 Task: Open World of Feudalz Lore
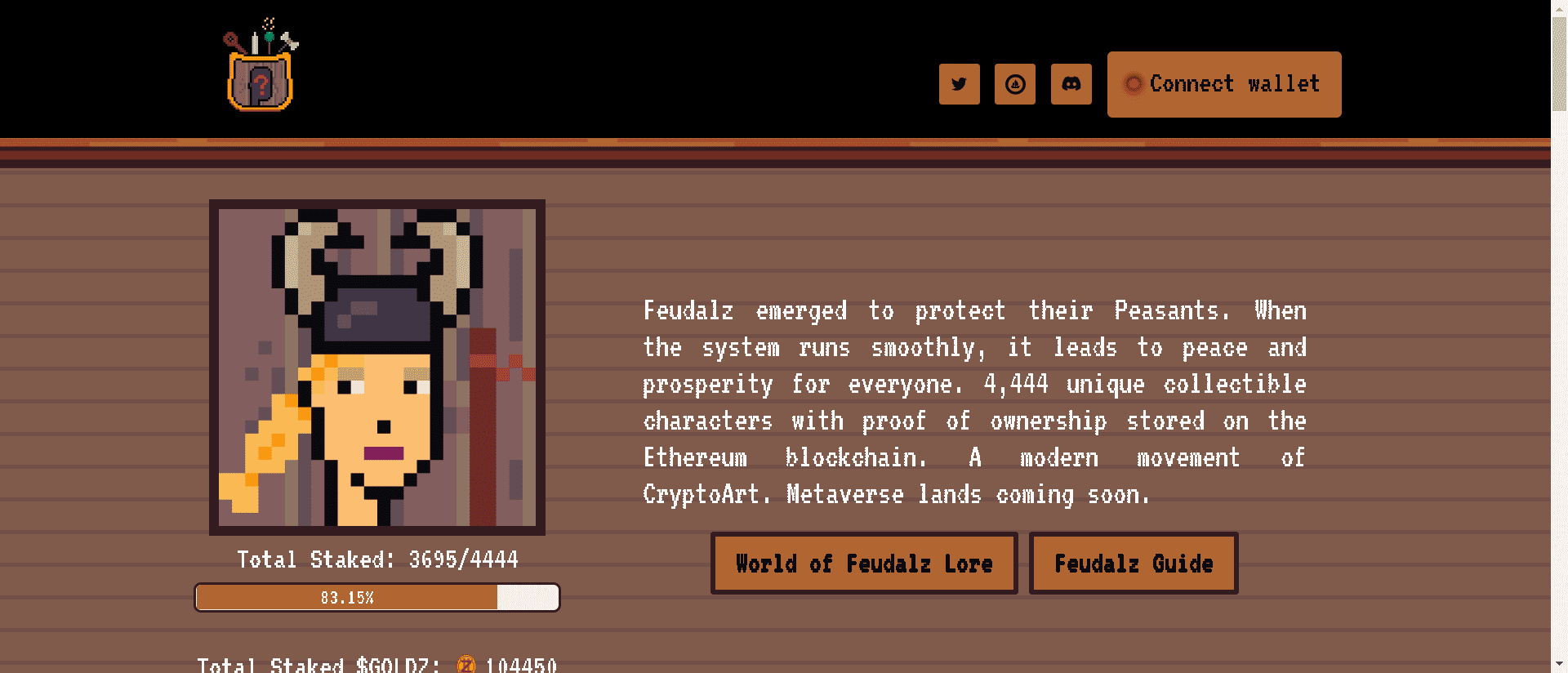pyautogui.click(x=863, y=563)
